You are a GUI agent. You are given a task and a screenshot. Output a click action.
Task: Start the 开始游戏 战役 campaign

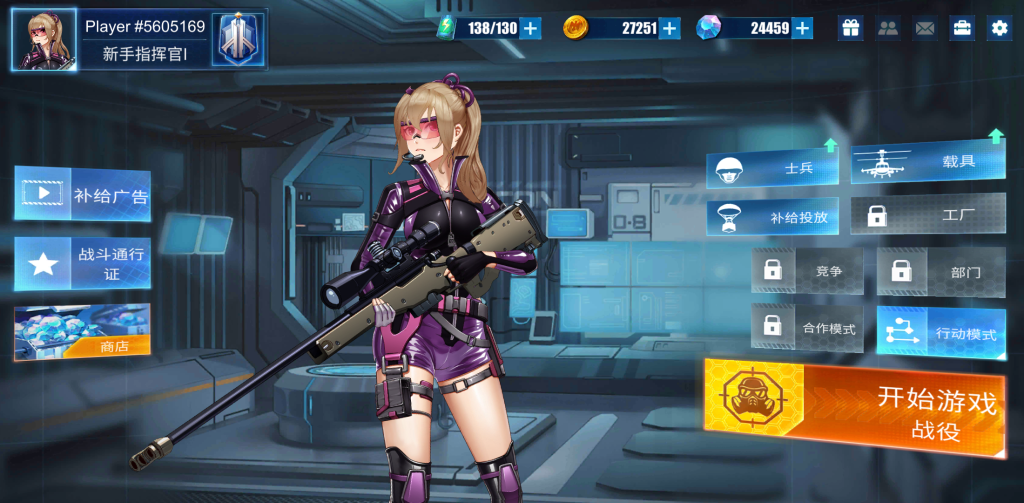pos(855,409)
